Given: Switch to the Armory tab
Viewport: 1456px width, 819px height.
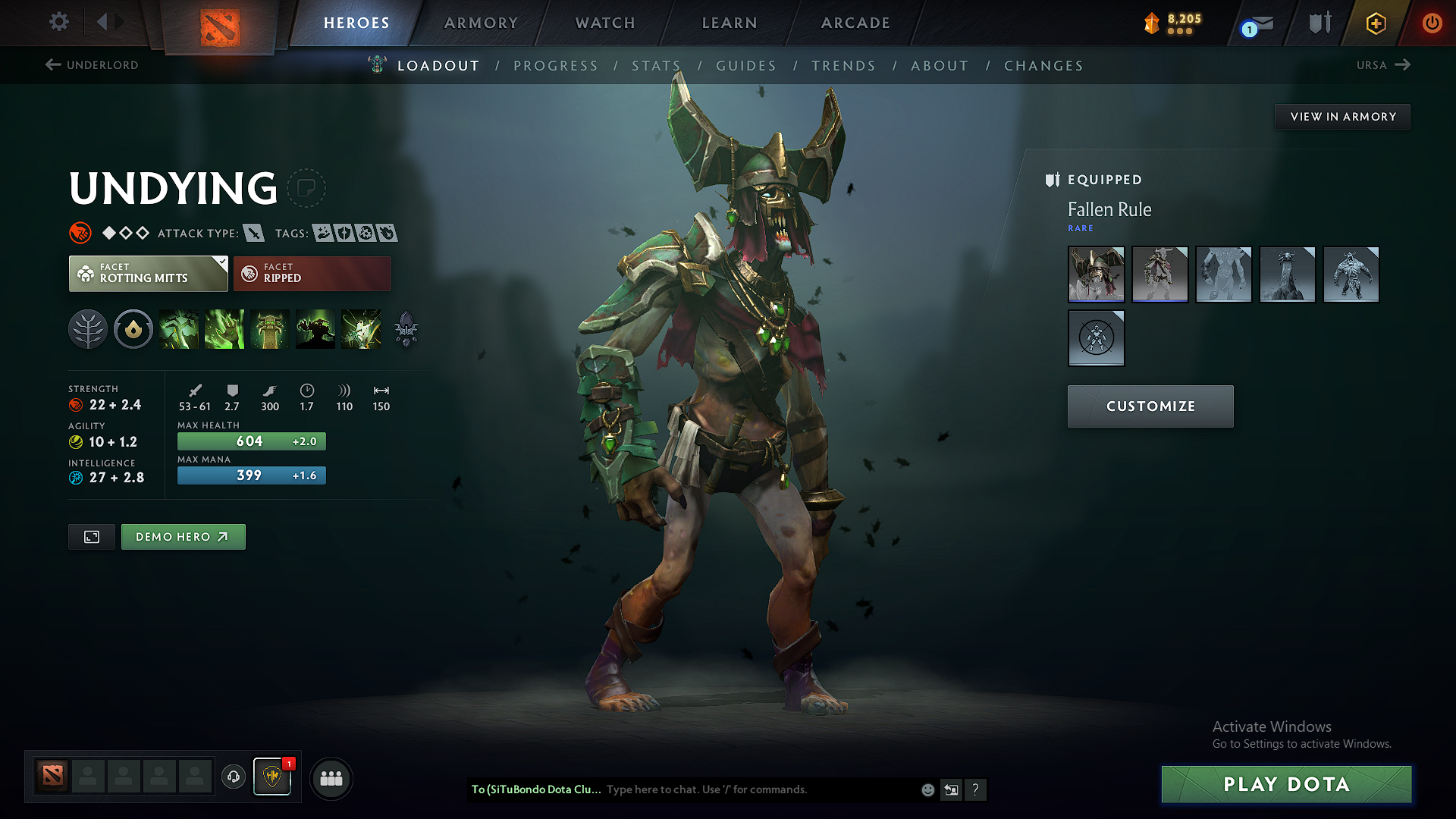Looking at the screenshot, I should coord(481,23).
